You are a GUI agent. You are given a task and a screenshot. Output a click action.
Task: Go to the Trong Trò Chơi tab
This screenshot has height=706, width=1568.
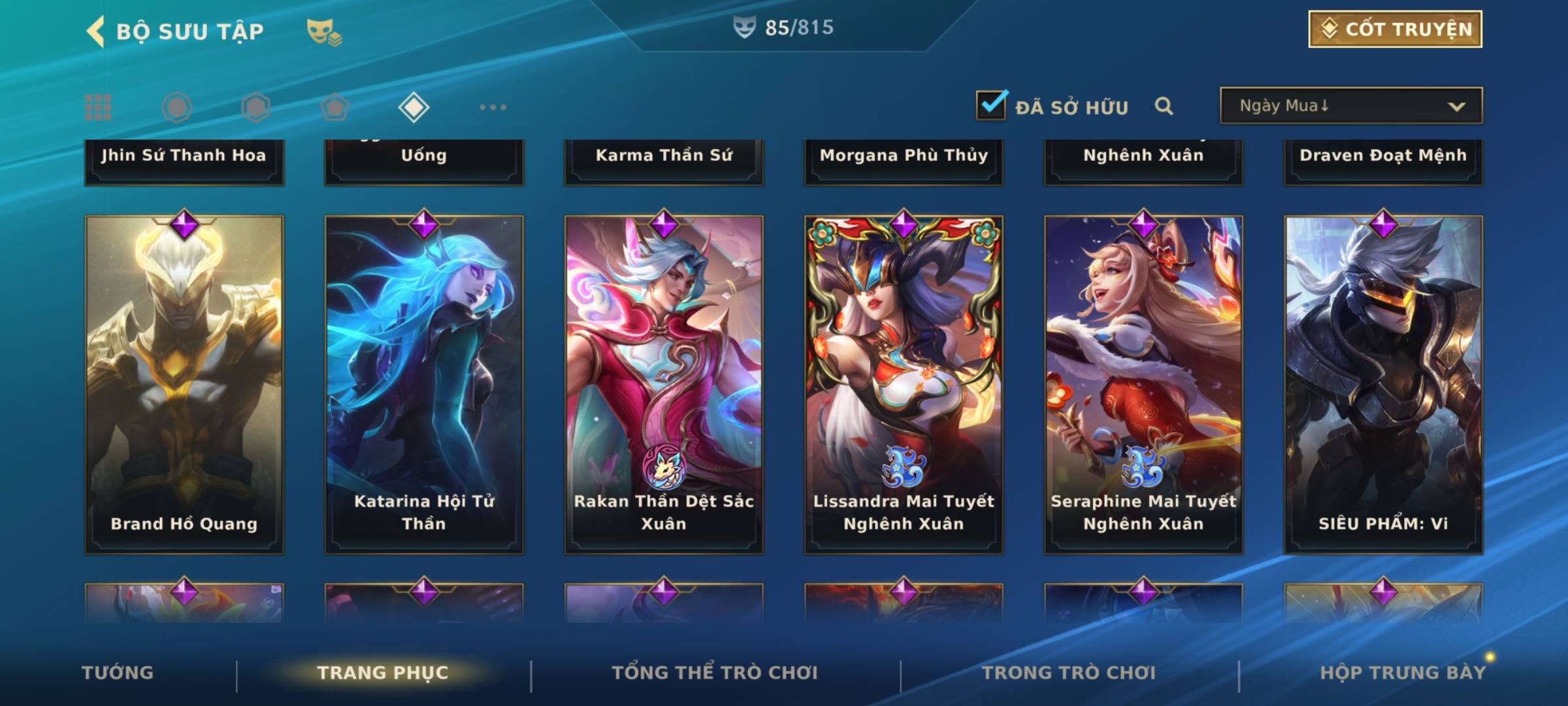coord(1069,673)
